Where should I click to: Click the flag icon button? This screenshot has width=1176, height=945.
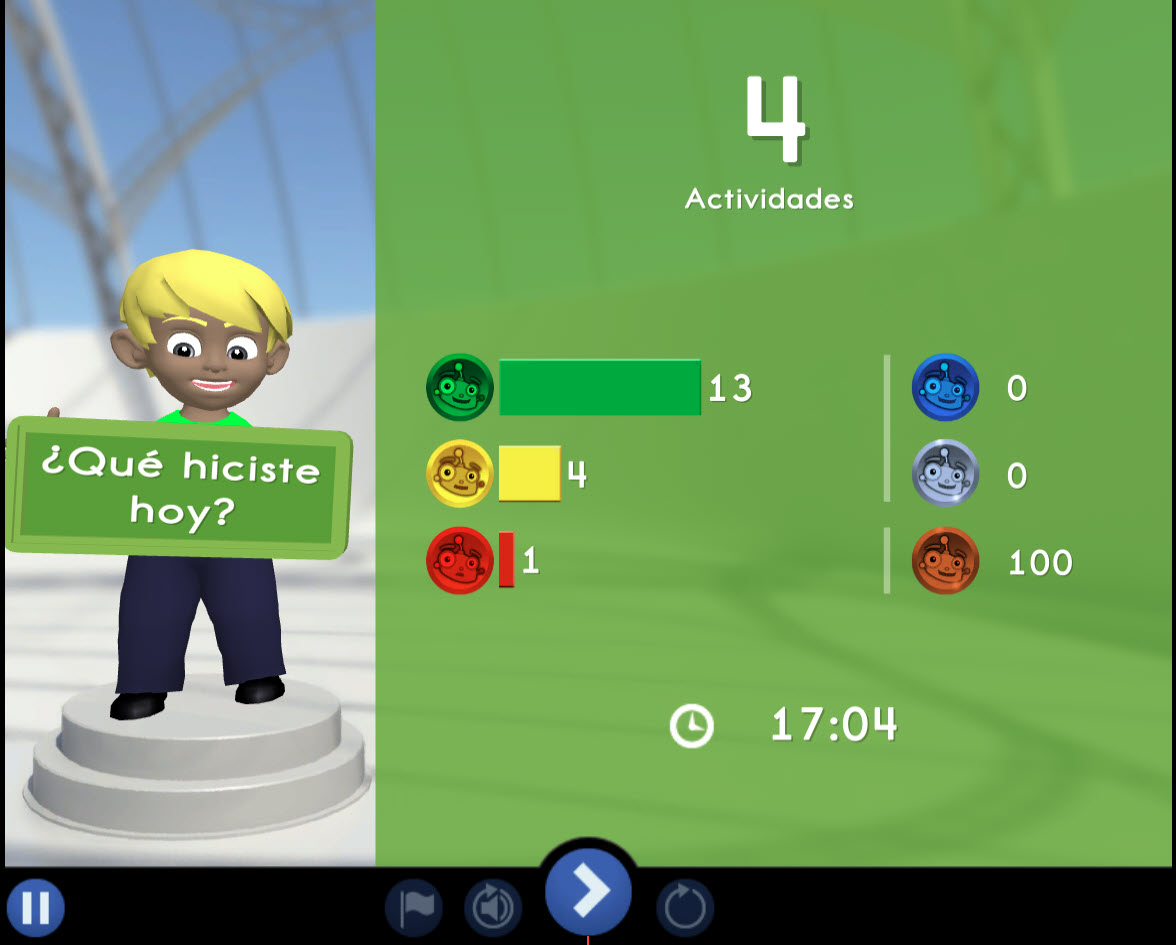414,908
